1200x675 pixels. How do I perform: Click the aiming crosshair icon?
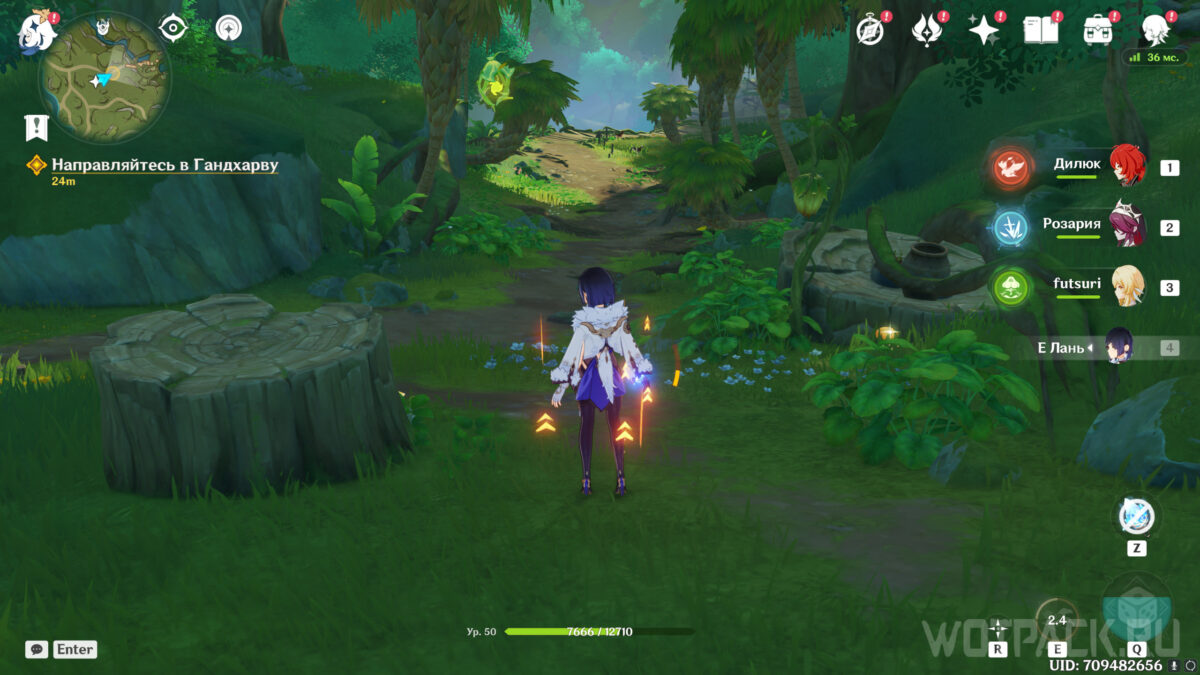pos(998,627)
